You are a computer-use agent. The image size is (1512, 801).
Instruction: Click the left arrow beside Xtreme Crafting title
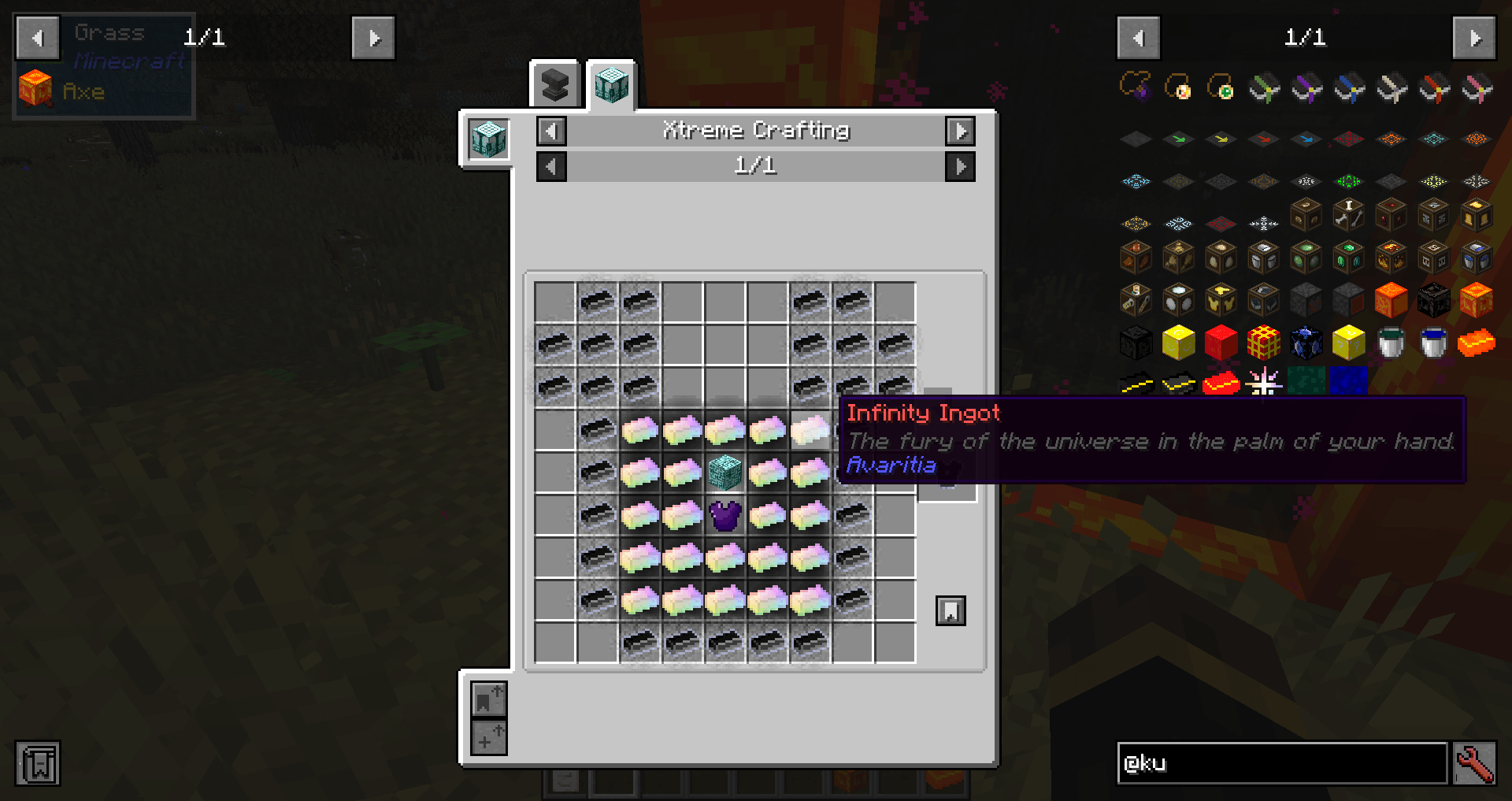click(551, 132)
